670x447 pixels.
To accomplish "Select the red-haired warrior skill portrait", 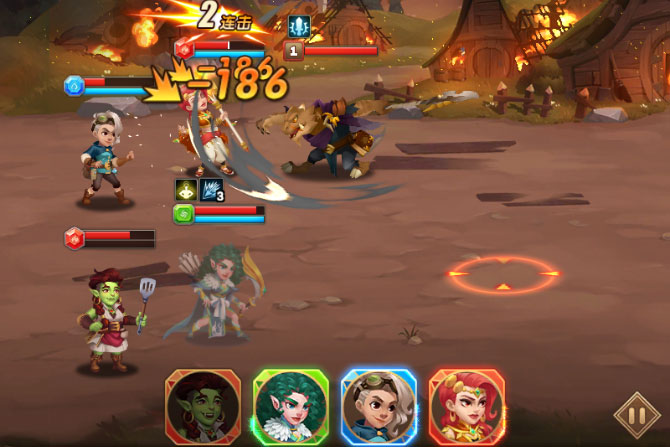I will point(467,407).
